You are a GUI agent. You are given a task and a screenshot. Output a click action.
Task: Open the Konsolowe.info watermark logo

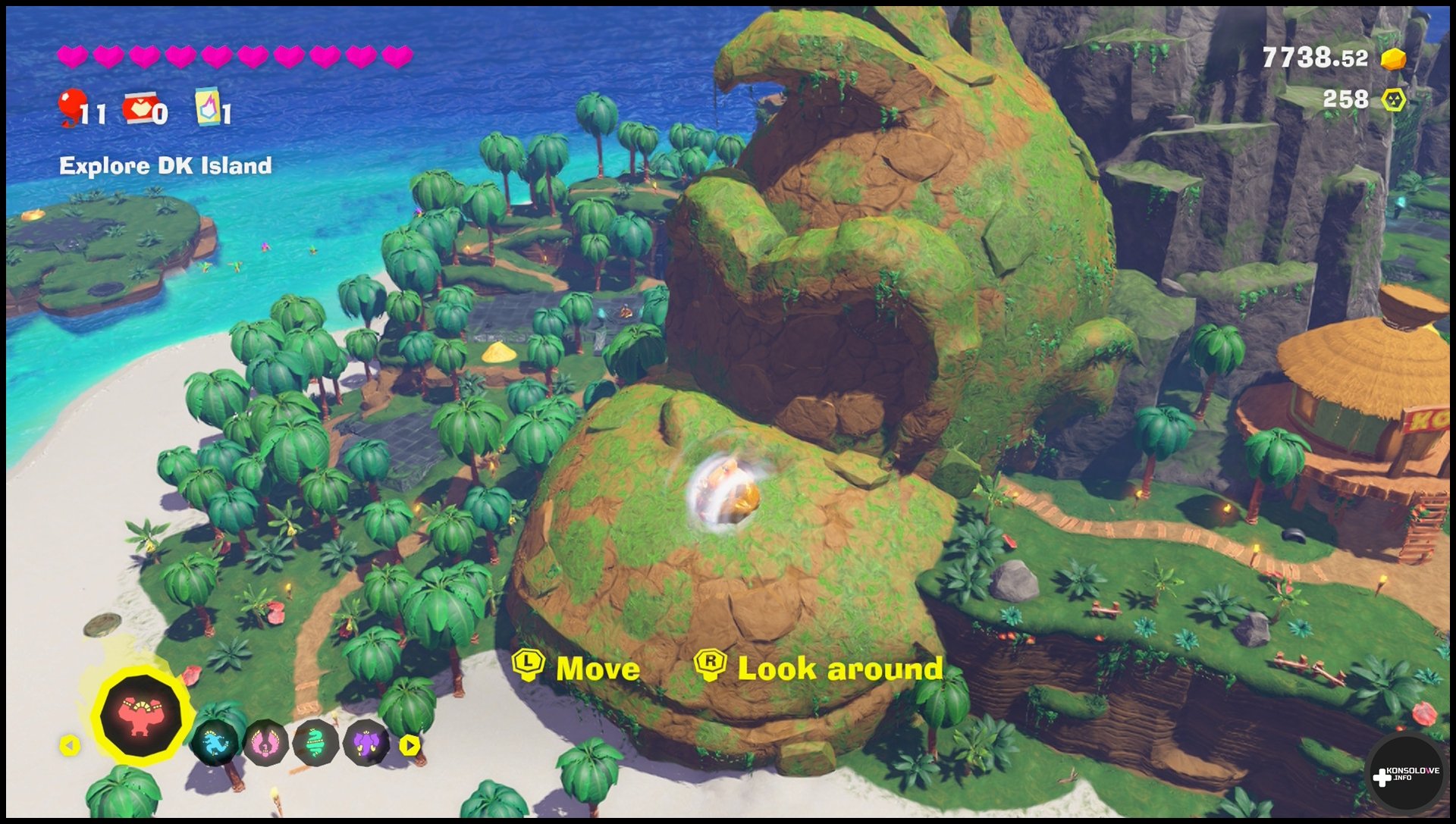1405,774
